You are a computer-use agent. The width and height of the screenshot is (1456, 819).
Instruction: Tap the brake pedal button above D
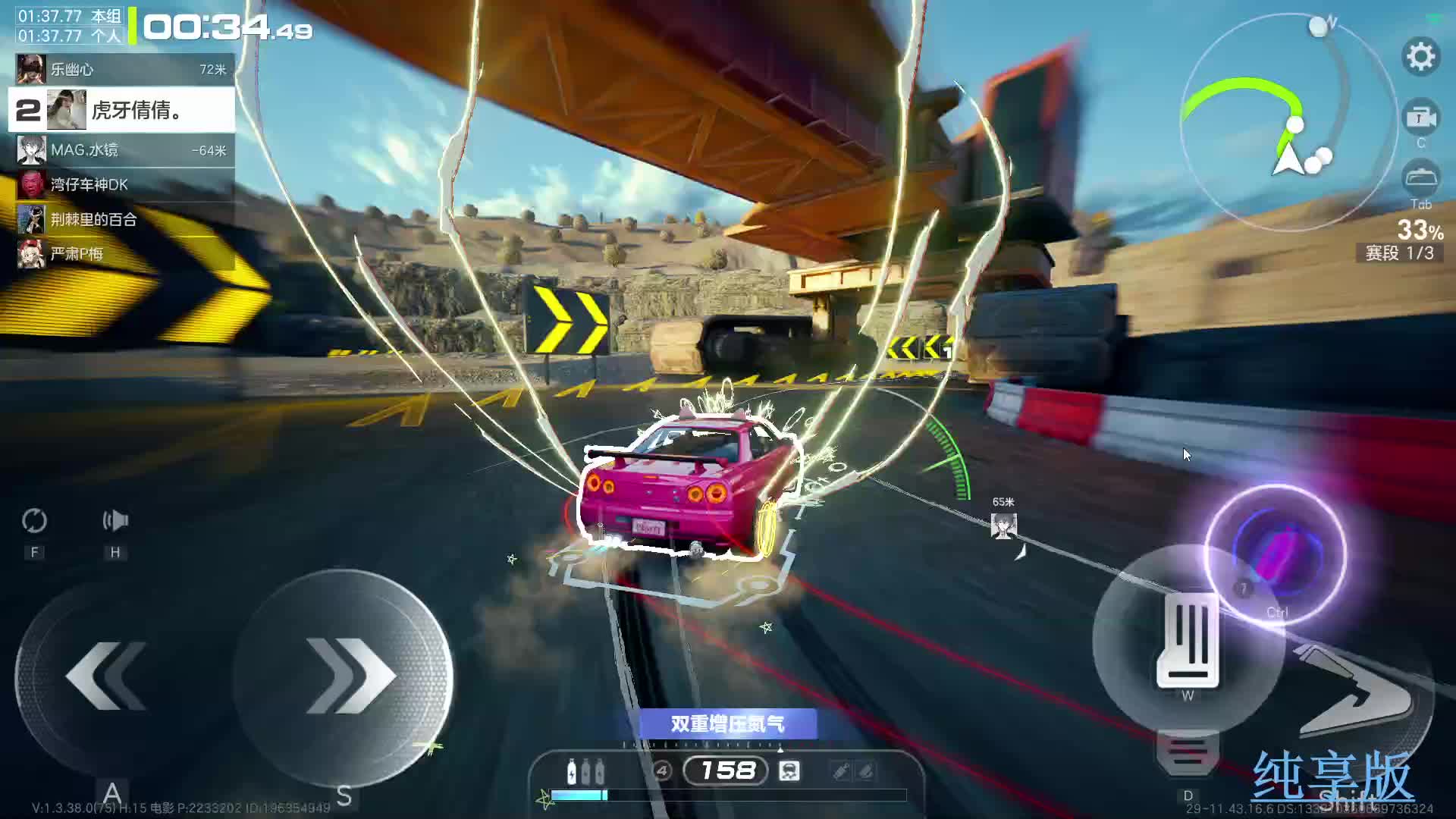(1188, 752)
